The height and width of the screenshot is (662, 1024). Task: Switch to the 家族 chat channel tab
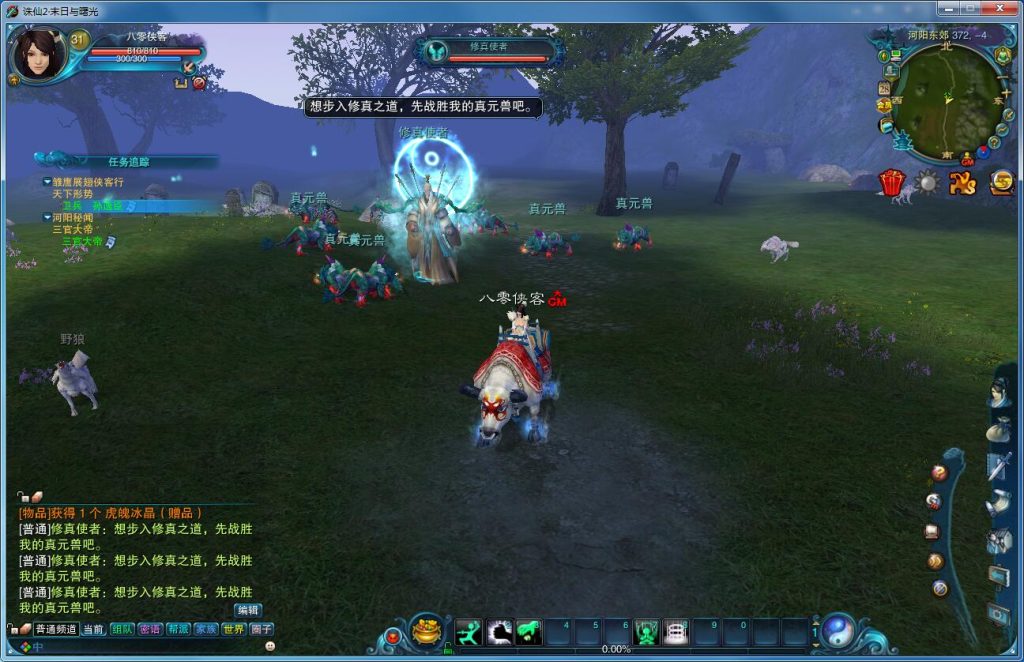(x=205, y=629)
